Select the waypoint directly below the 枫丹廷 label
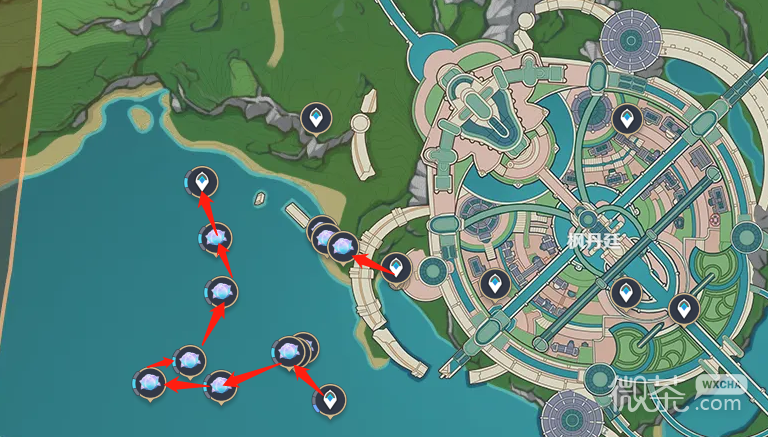768x437 pixels. pyautogui.click(x=626, y=292)
